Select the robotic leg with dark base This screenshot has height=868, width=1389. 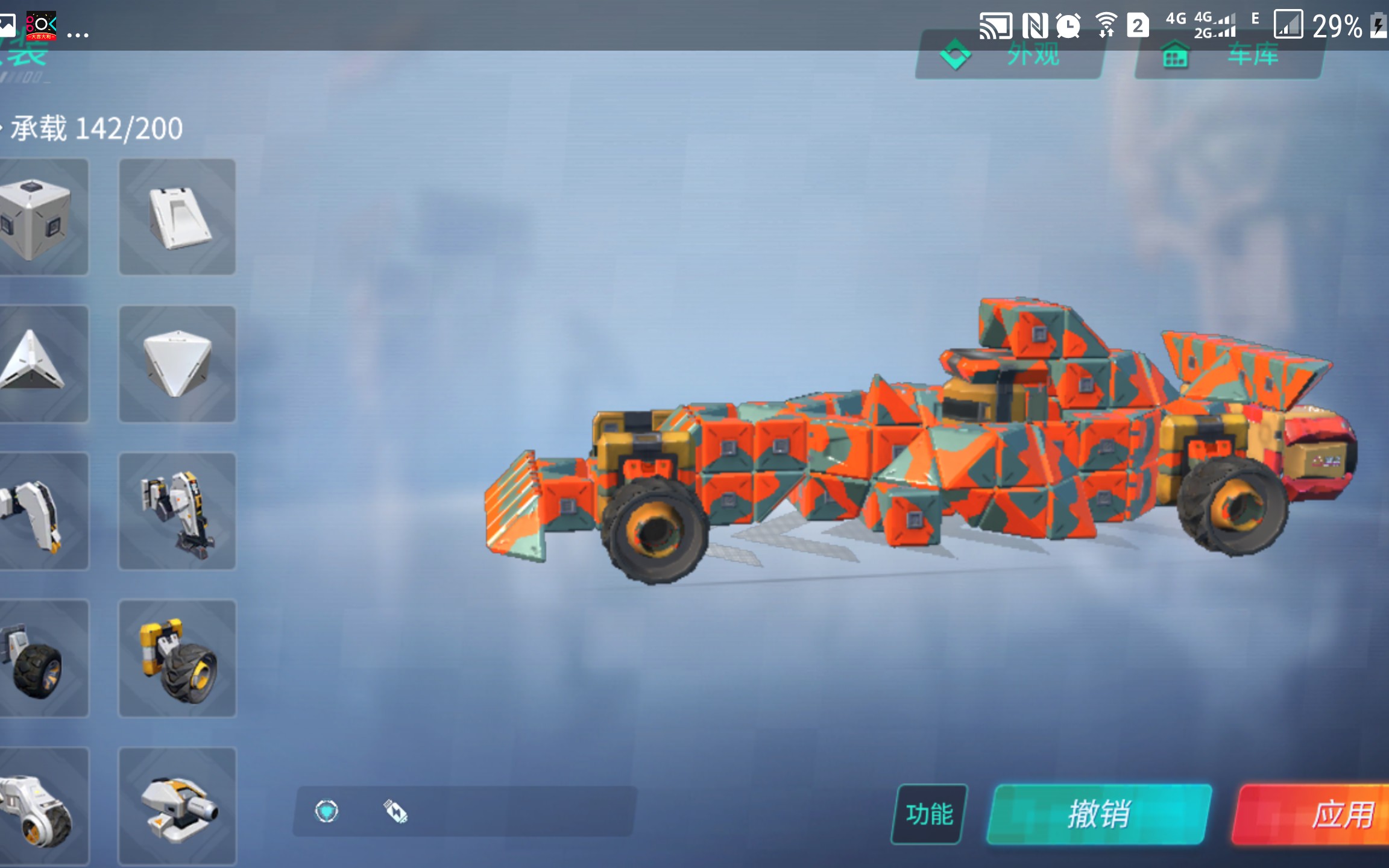[177, 511]
